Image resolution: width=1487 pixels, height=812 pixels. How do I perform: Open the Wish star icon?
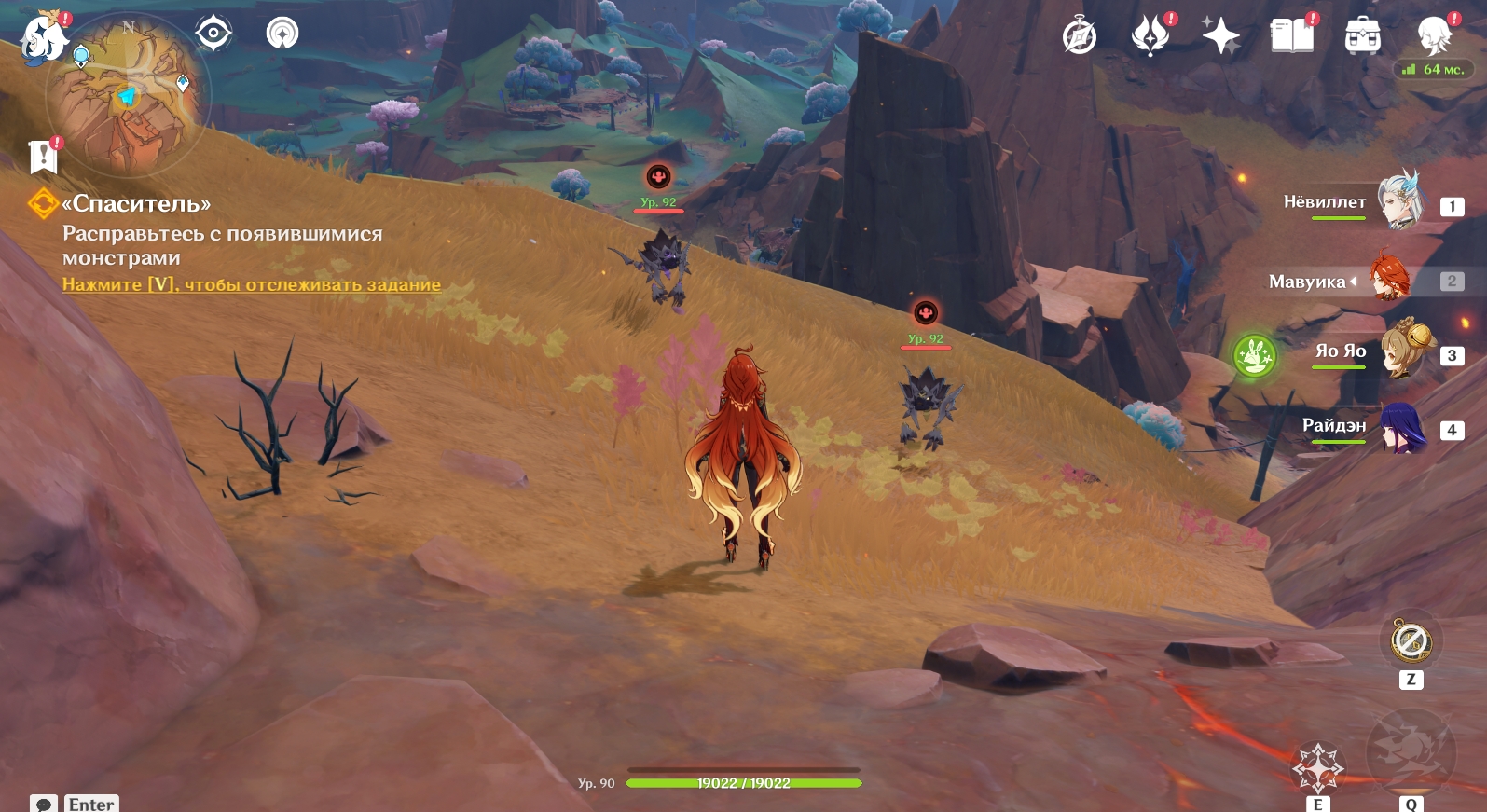tap(1220, 37)
